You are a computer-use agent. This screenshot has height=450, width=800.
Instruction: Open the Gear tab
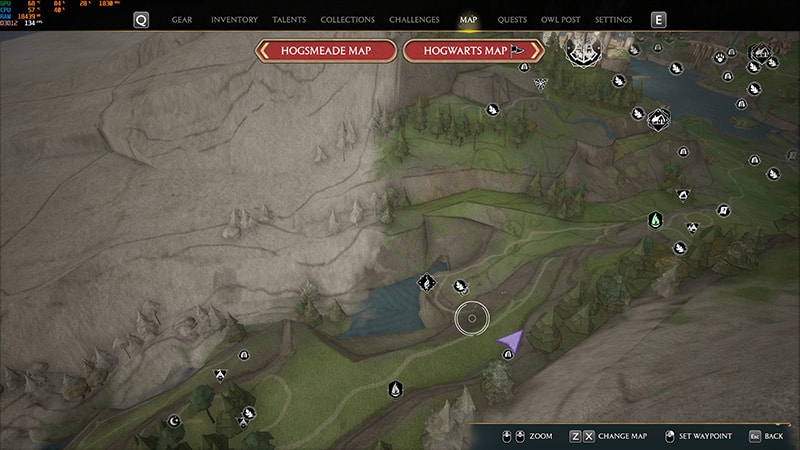coord(182,20)
